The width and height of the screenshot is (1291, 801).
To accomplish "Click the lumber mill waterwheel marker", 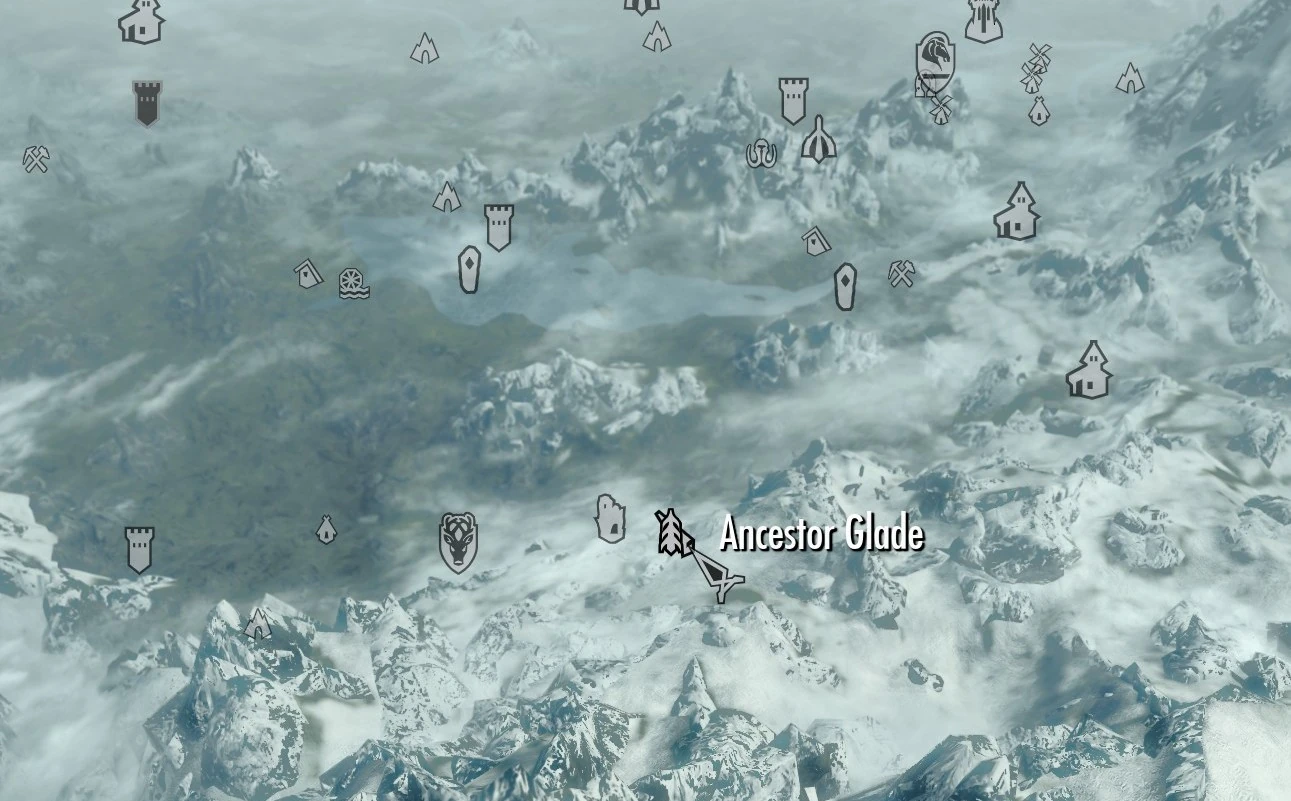I will (352, 283).
